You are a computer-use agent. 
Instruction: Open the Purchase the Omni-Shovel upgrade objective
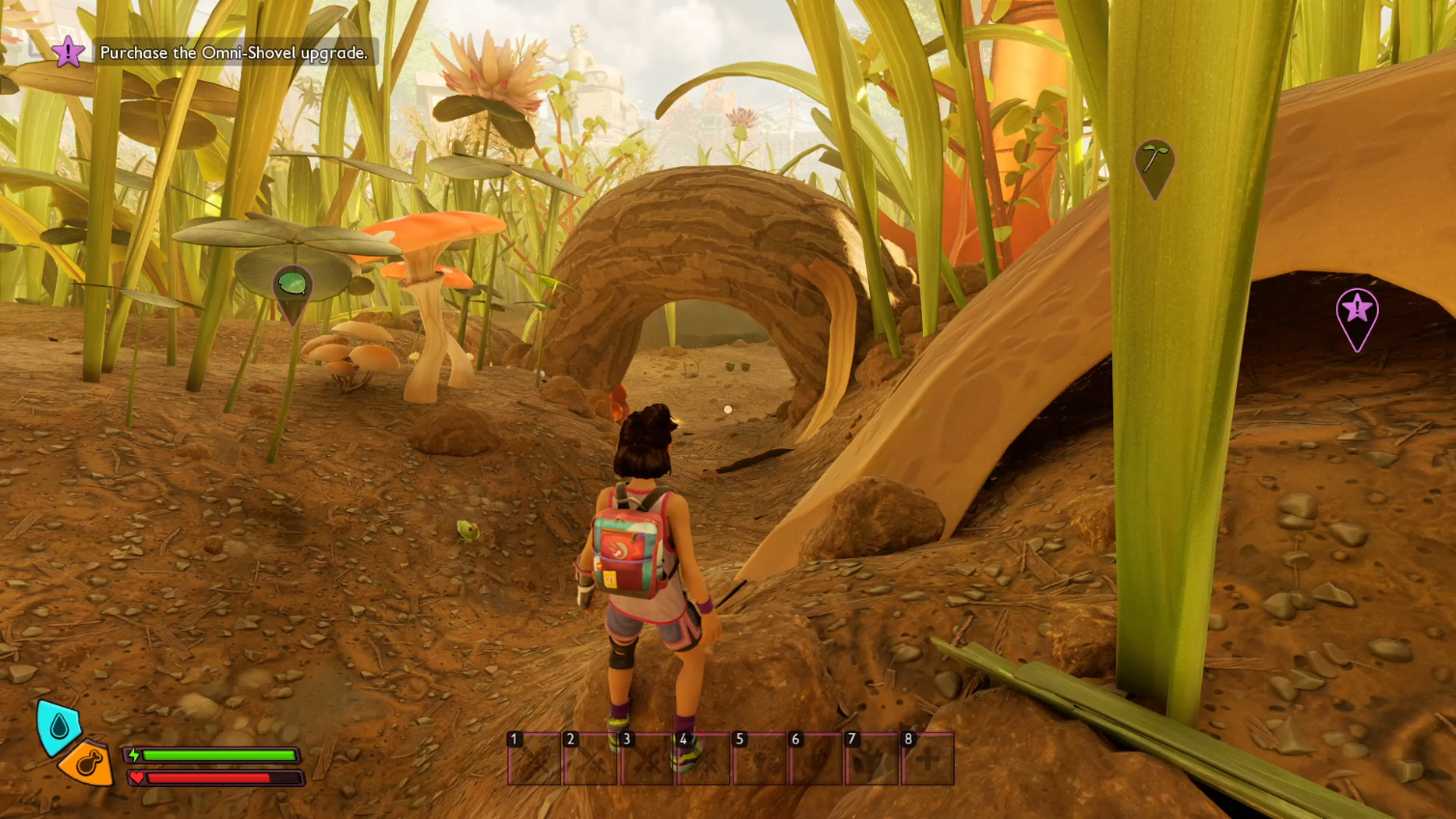click(234, 54)
